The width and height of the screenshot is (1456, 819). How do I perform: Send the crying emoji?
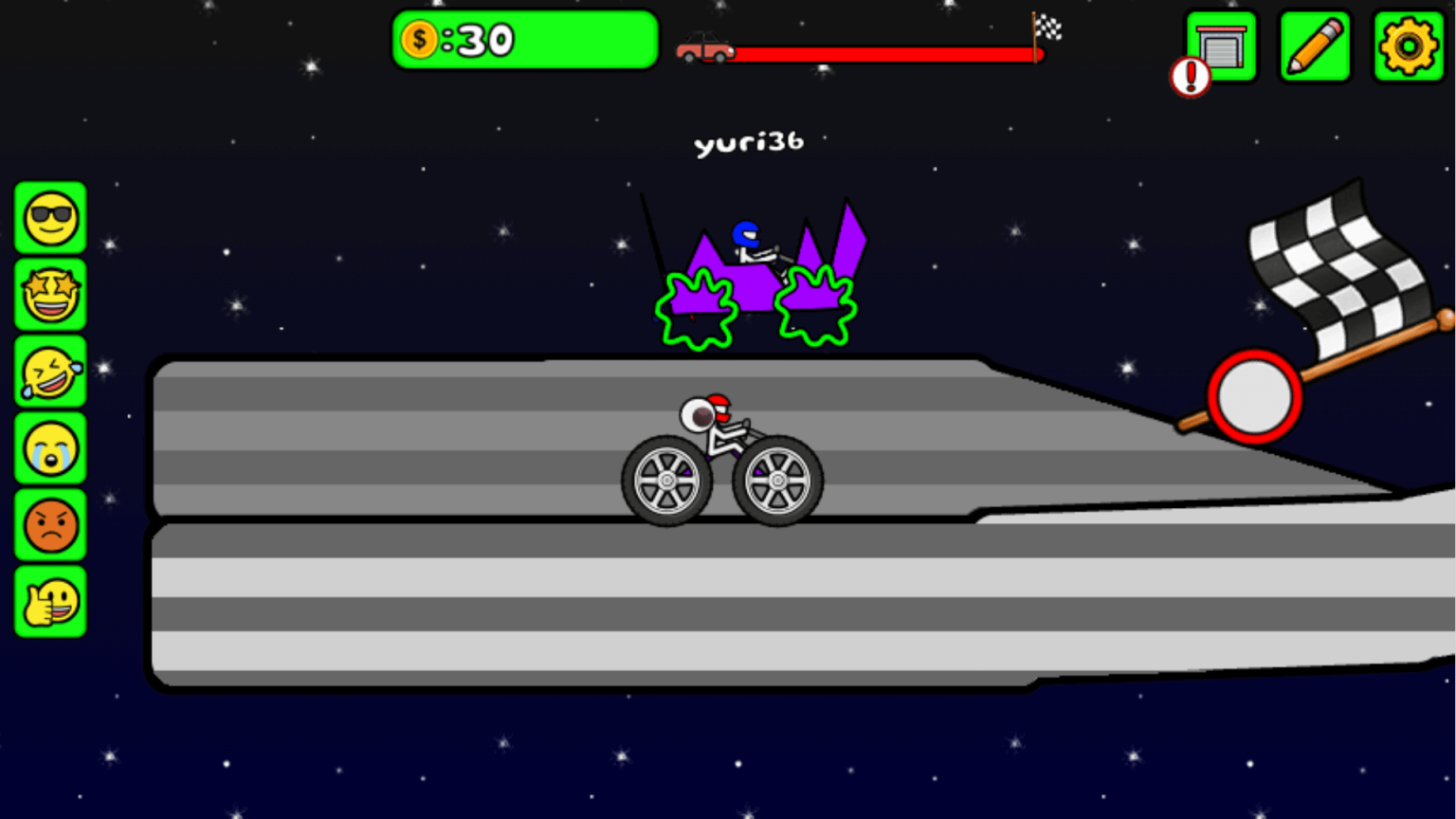click(x=50, y=448)
